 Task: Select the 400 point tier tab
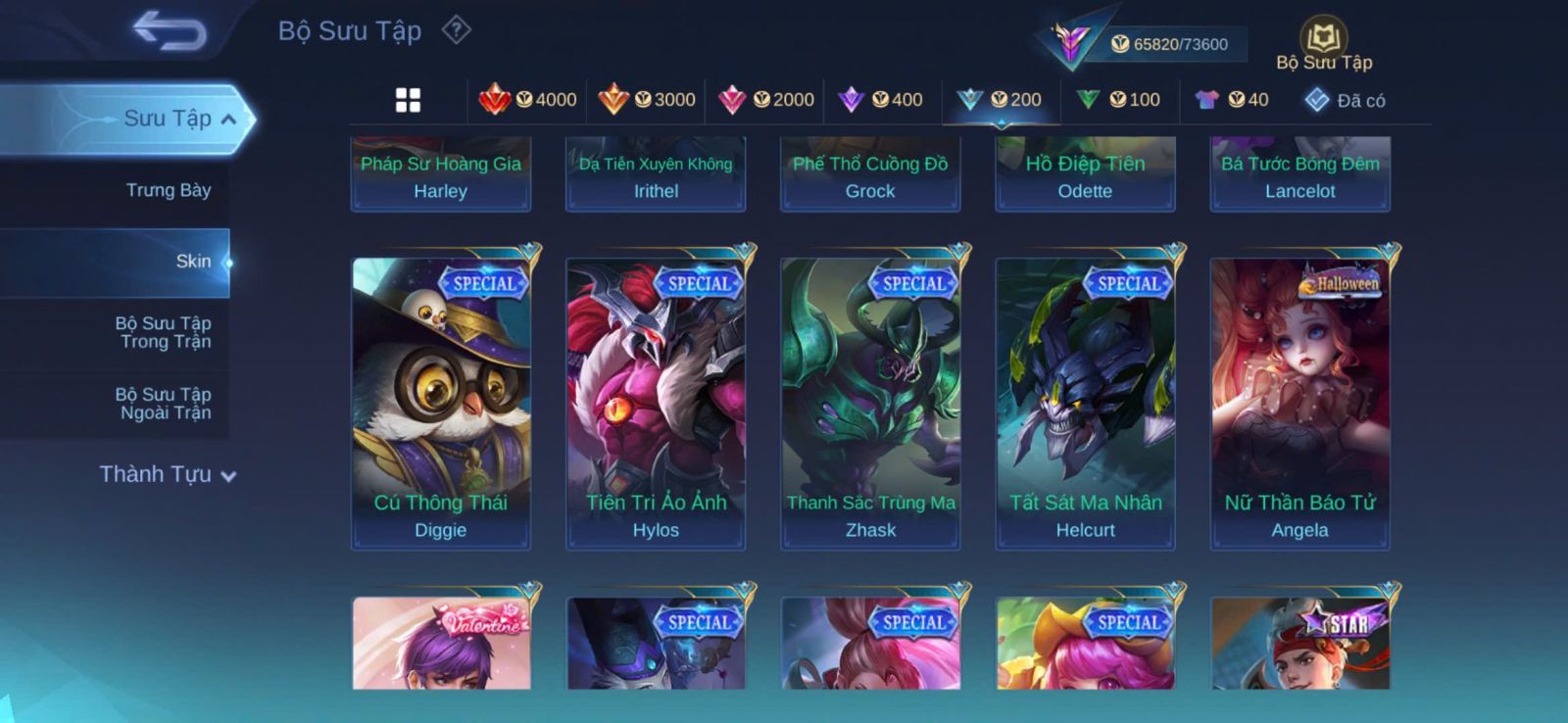click(x=881, y=100)
